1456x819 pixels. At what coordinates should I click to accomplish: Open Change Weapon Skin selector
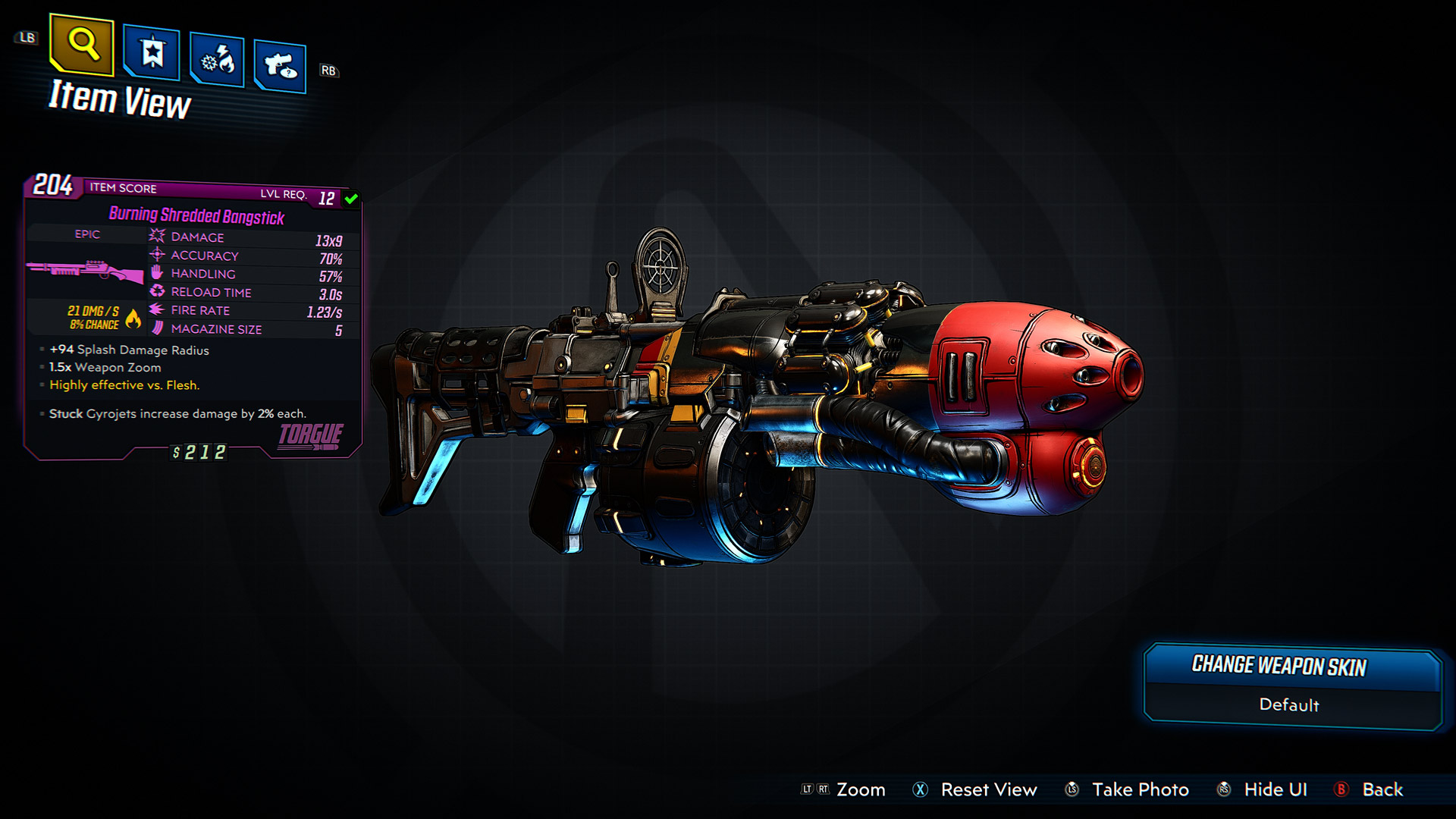[1291, 686]
